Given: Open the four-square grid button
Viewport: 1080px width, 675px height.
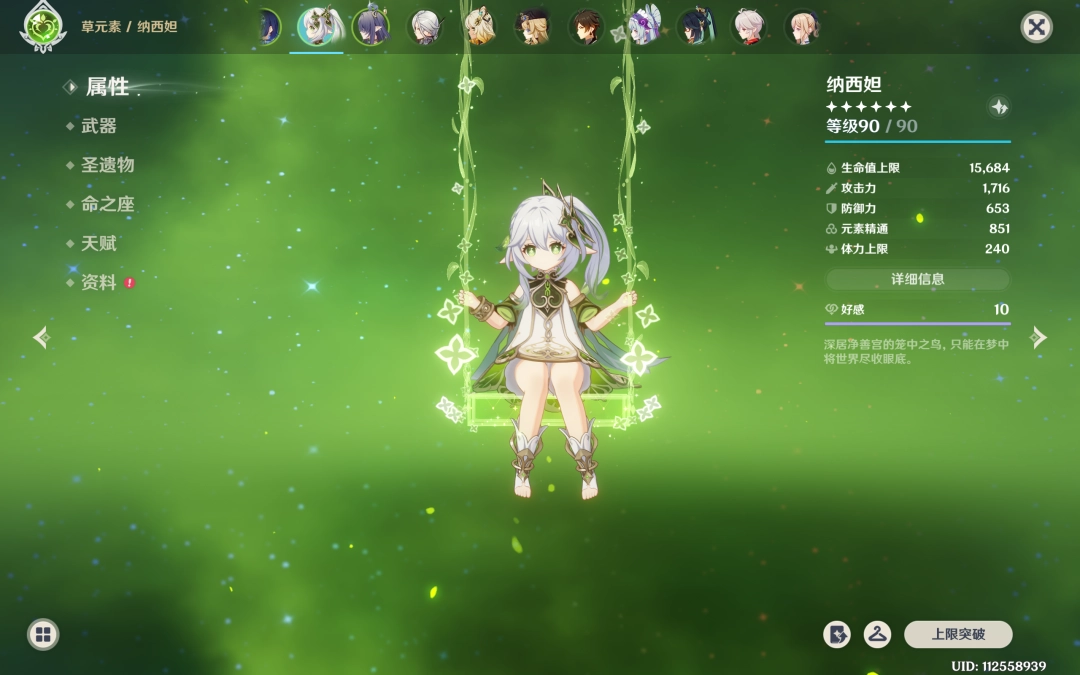Looking at the screenshot, I should (x=43, y=634).
